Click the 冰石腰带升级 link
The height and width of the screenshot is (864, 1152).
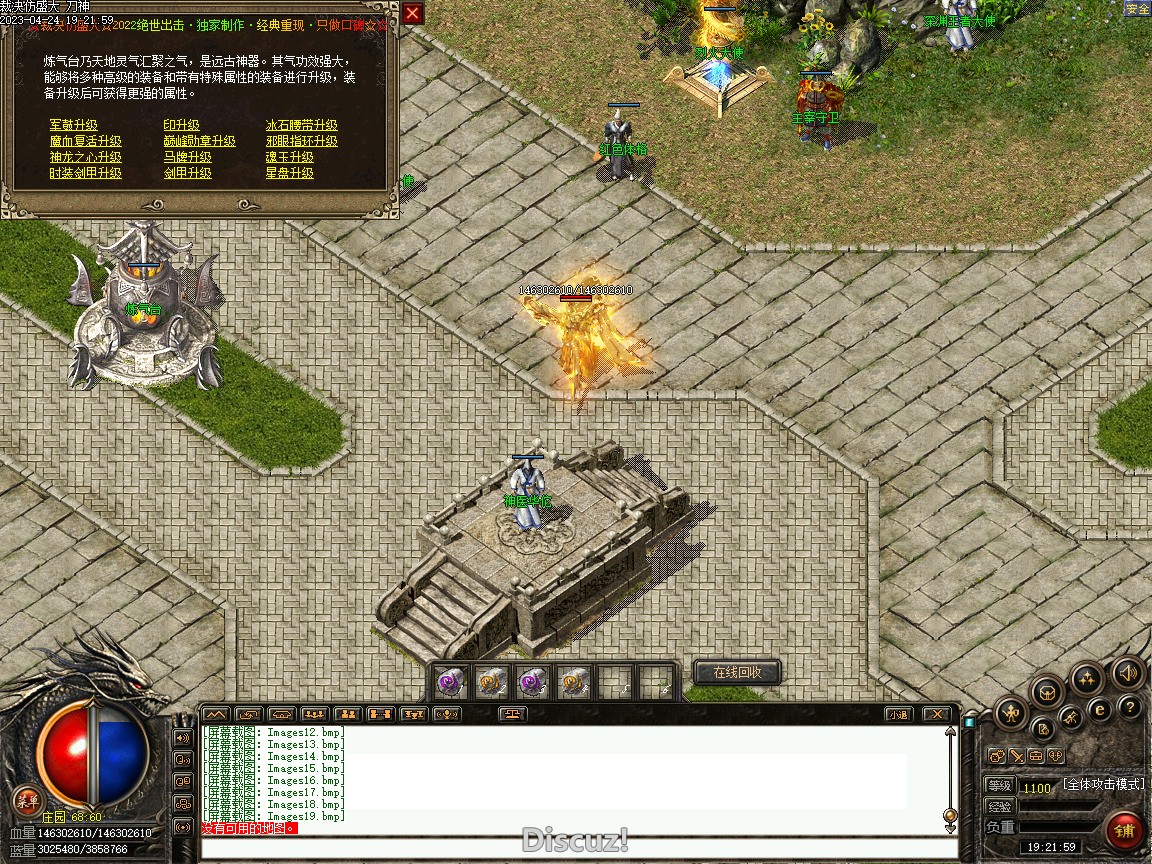(x=302, y=125)
